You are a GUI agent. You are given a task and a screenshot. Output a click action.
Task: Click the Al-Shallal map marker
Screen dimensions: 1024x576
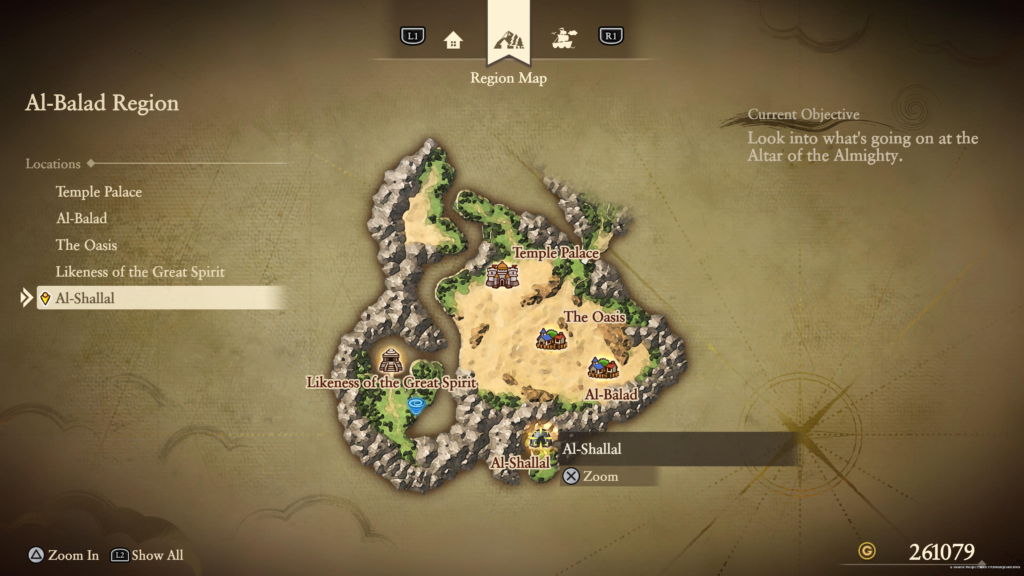(540, 437)
